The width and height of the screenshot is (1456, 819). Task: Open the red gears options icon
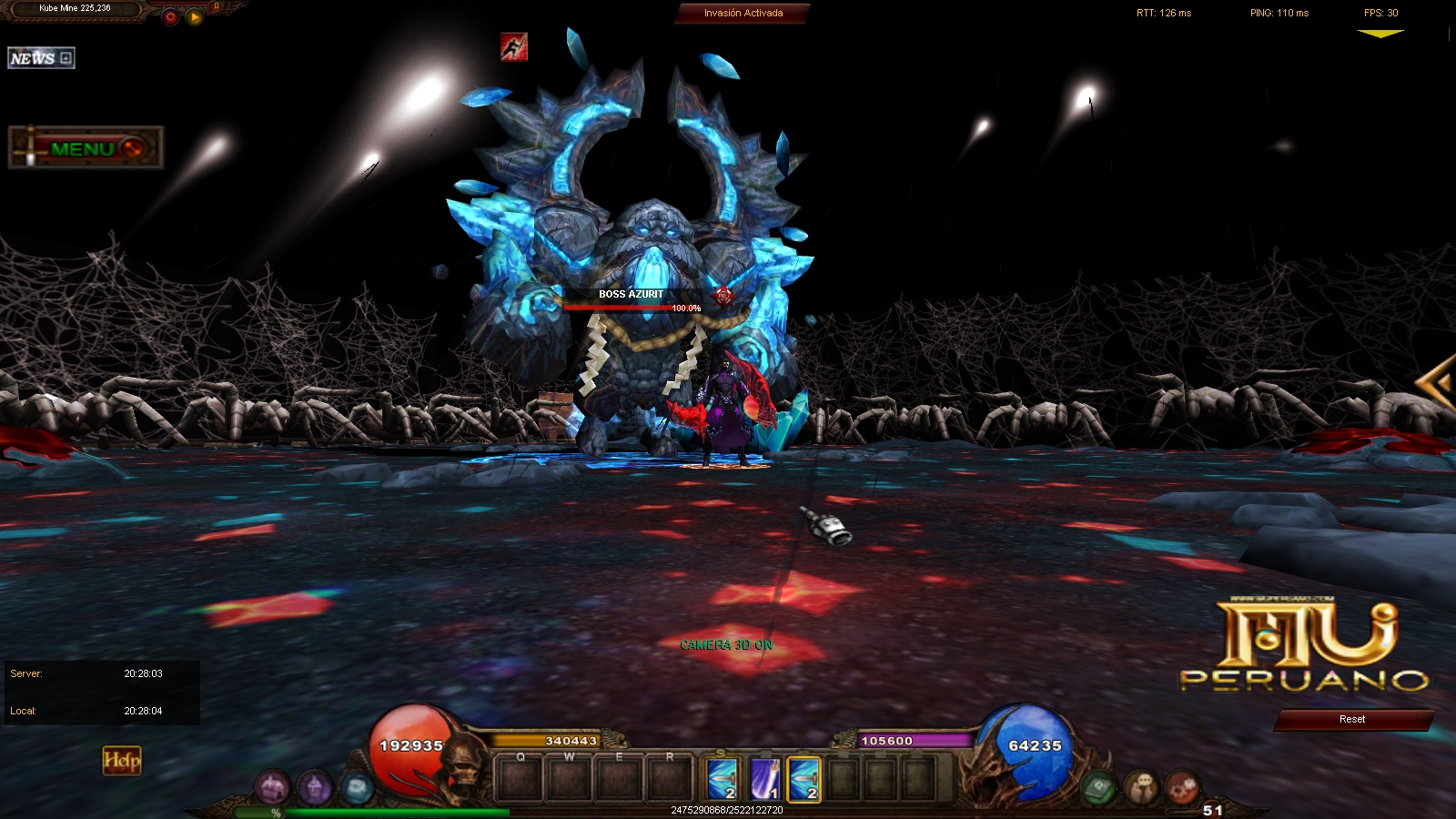point(1182,786)
